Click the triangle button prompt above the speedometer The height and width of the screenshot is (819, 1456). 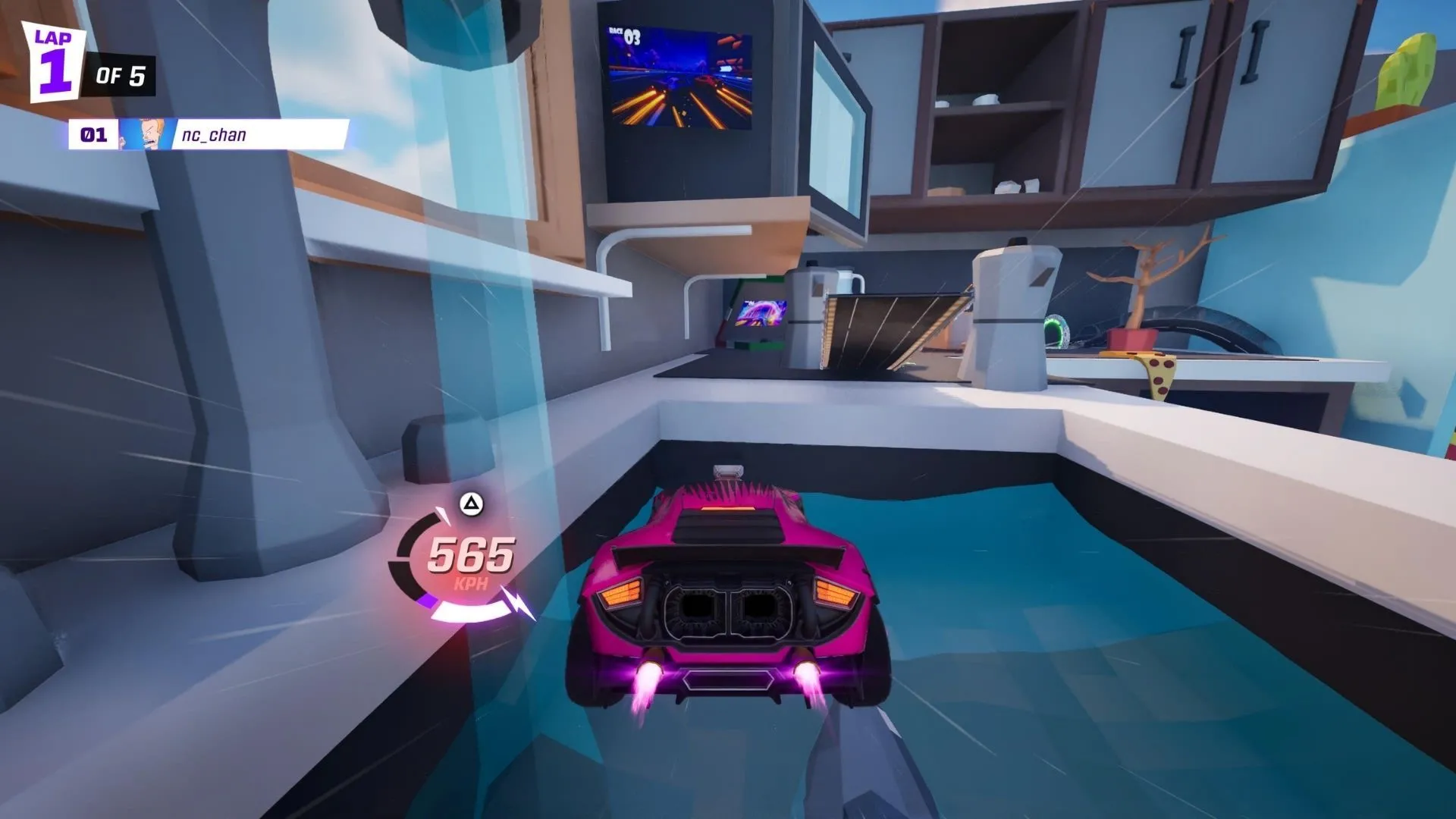click(470, 504)
